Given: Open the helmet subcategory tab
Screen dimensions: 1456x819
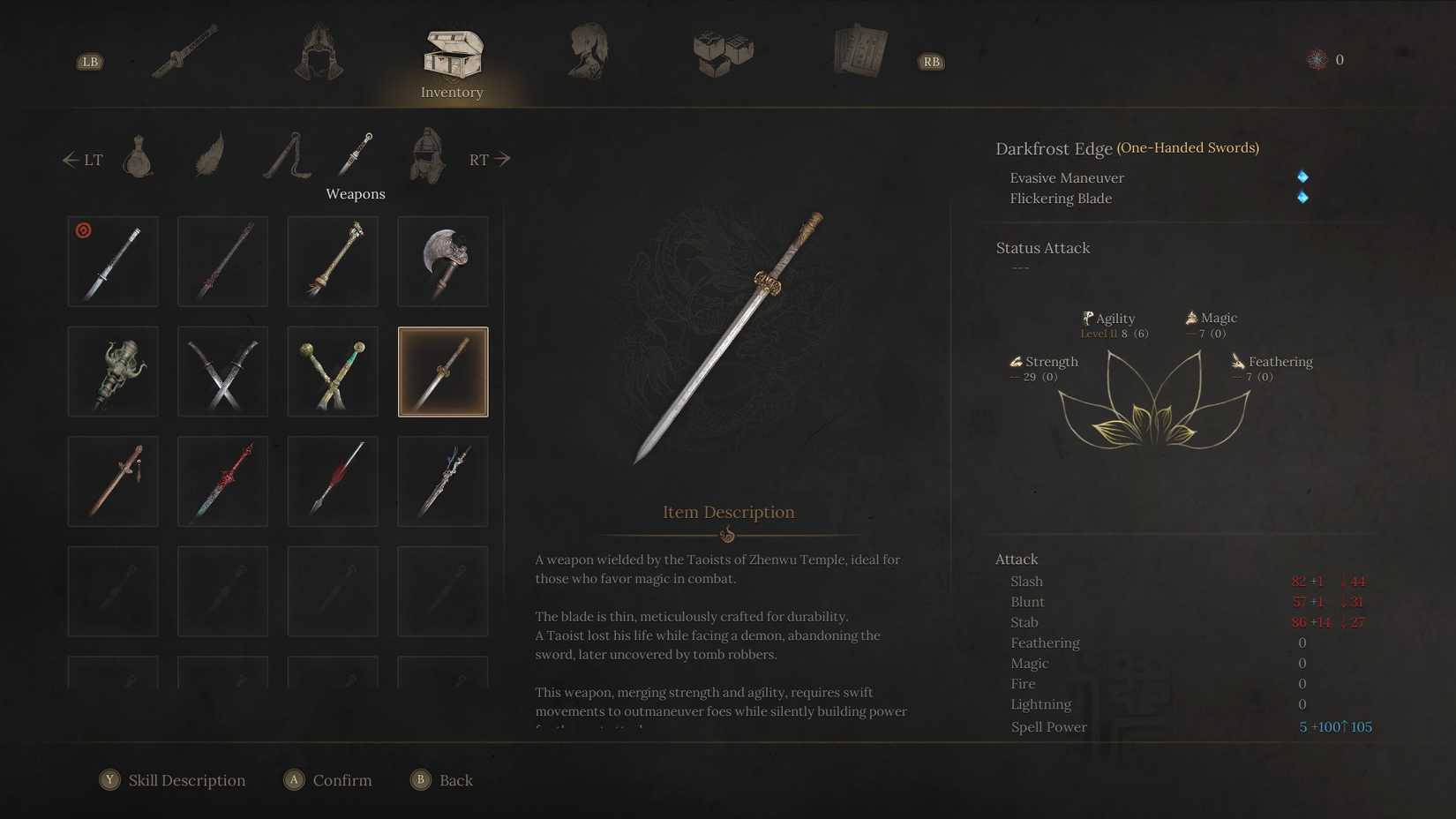Looking at the screenshot, I should (x=426, y=157).
